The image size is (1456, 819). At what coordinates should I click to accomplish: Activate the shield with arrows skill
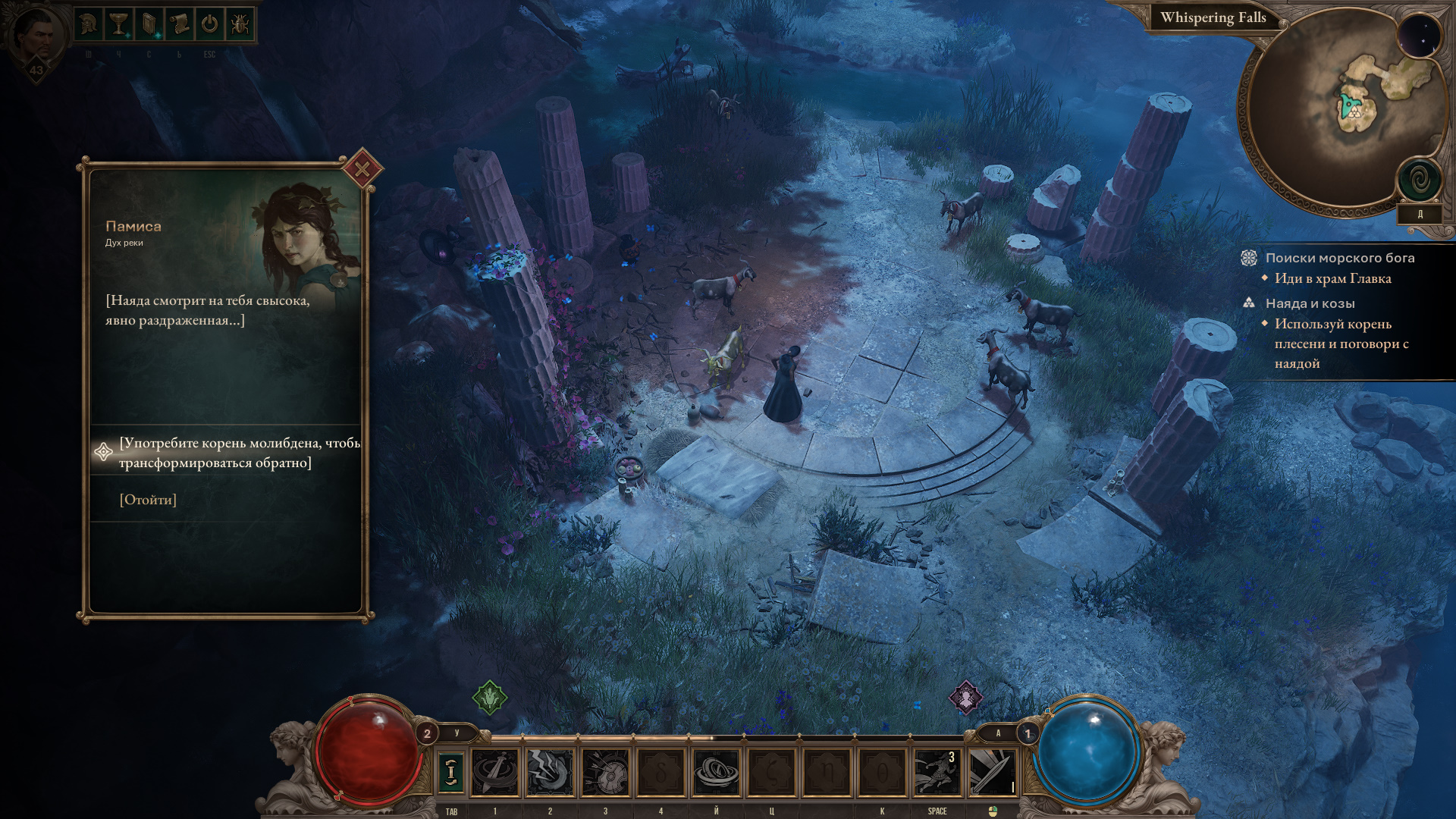pyautogui.click(x=605, y=772)
